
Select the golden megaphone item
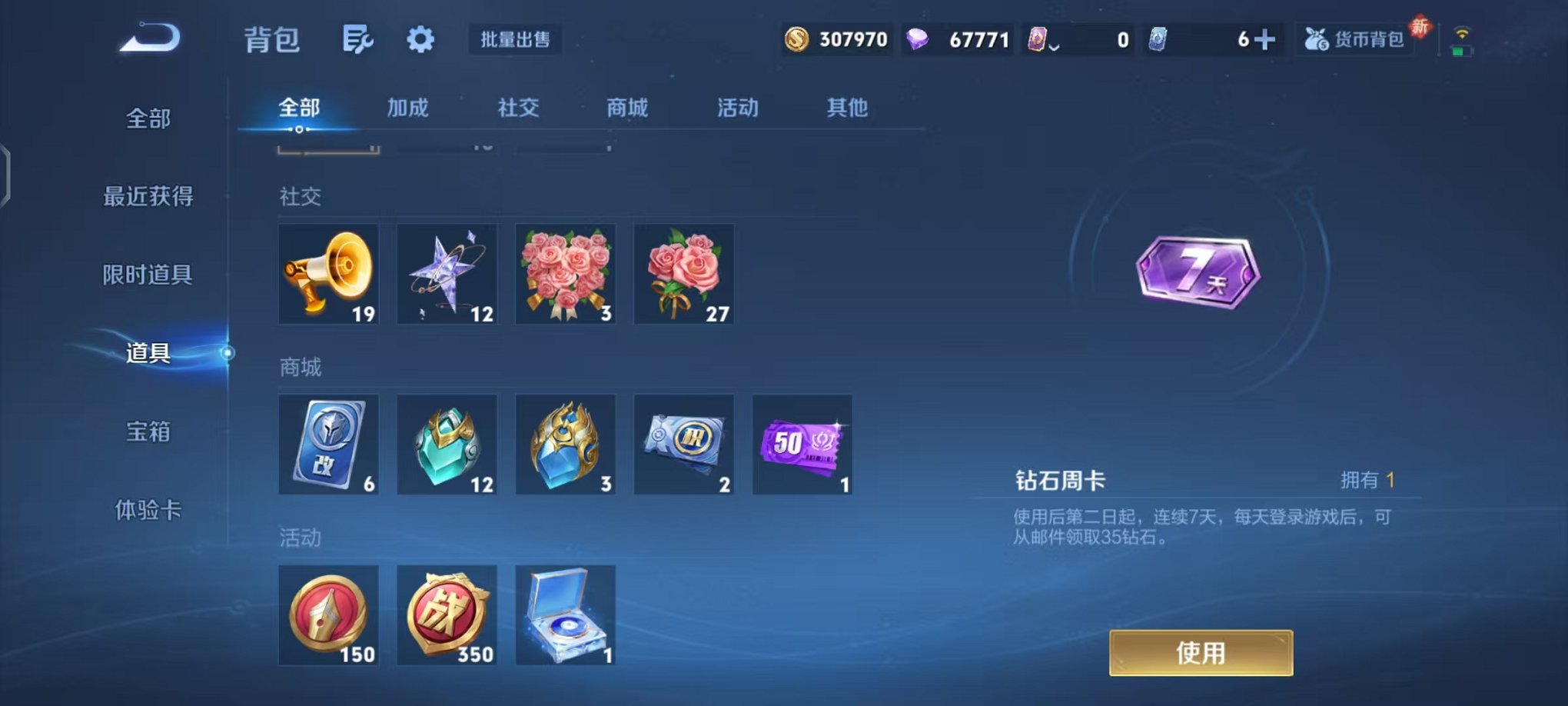coord(328,275)
